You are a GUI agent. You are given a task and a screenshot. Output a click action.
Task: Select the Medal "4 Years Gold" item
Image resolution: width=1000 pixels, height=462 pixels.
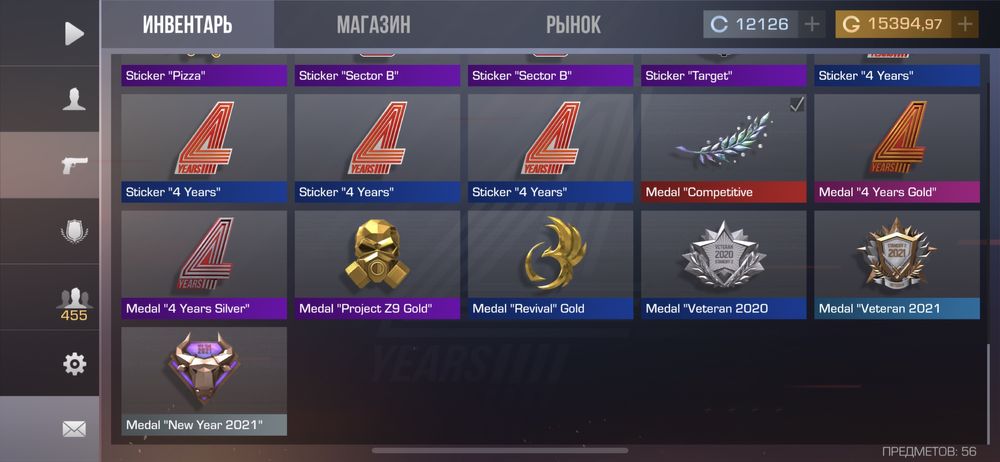(x=896, y=148)
